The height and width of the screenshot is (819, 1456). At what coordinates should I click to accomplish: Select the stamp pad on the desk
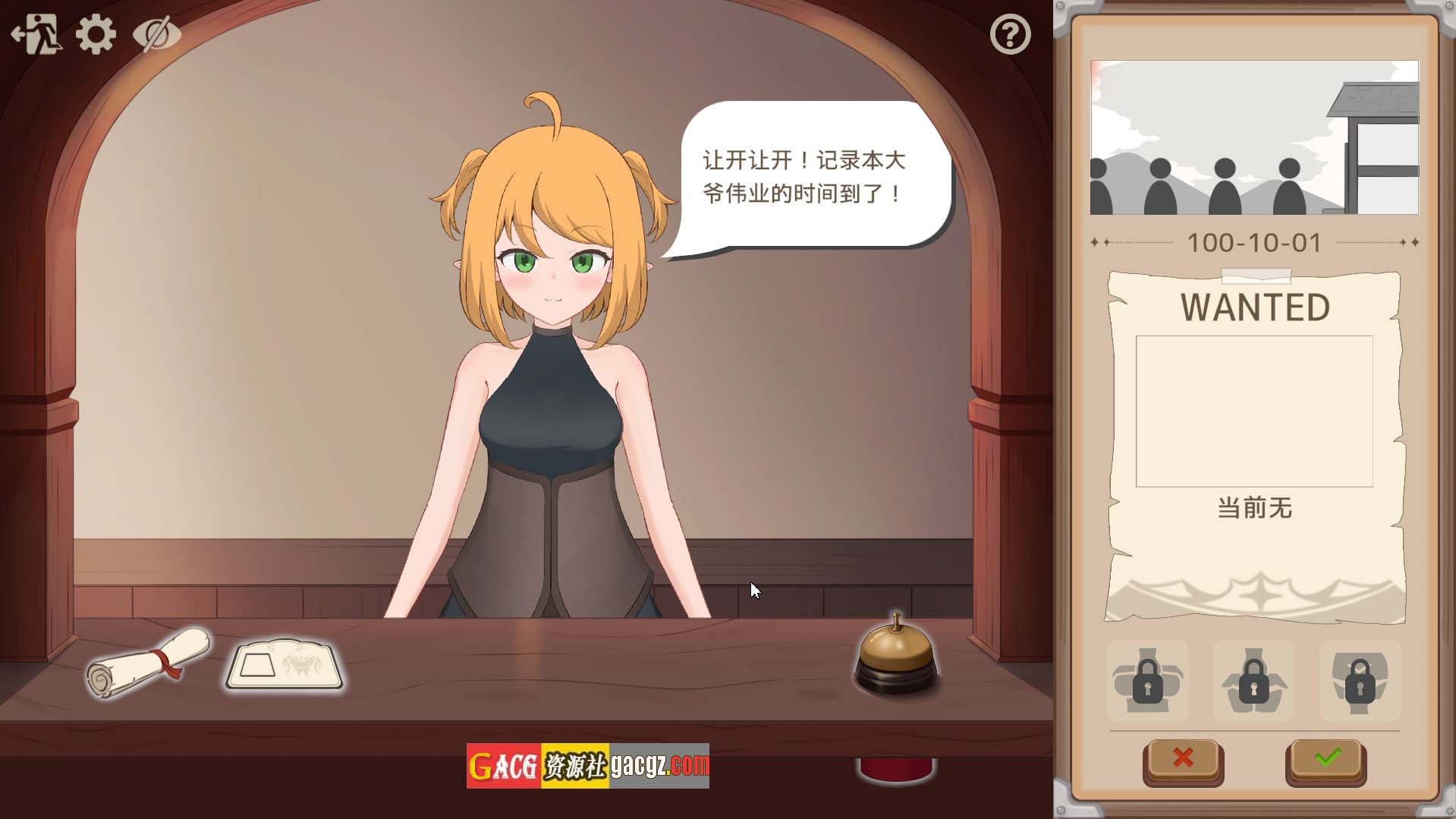285,666
